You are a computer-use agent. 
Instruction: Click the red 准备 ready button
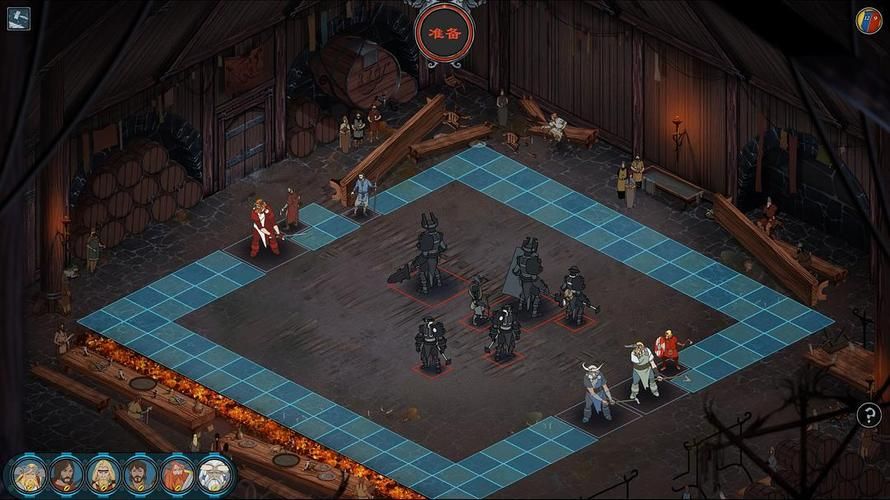[x=444, y=31]
